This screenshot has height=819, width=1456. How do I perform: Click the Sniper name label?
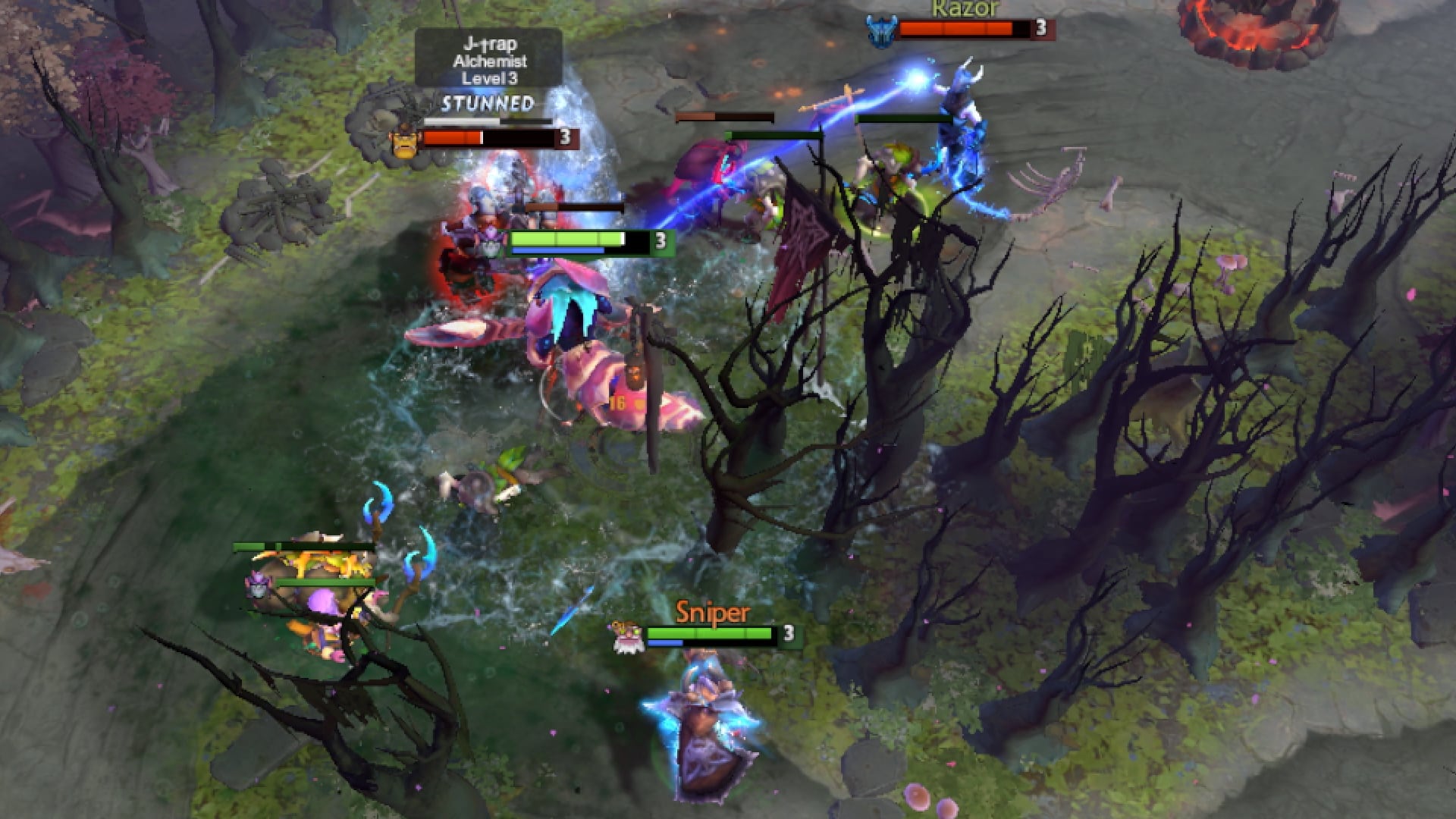(x=711, y=609)
